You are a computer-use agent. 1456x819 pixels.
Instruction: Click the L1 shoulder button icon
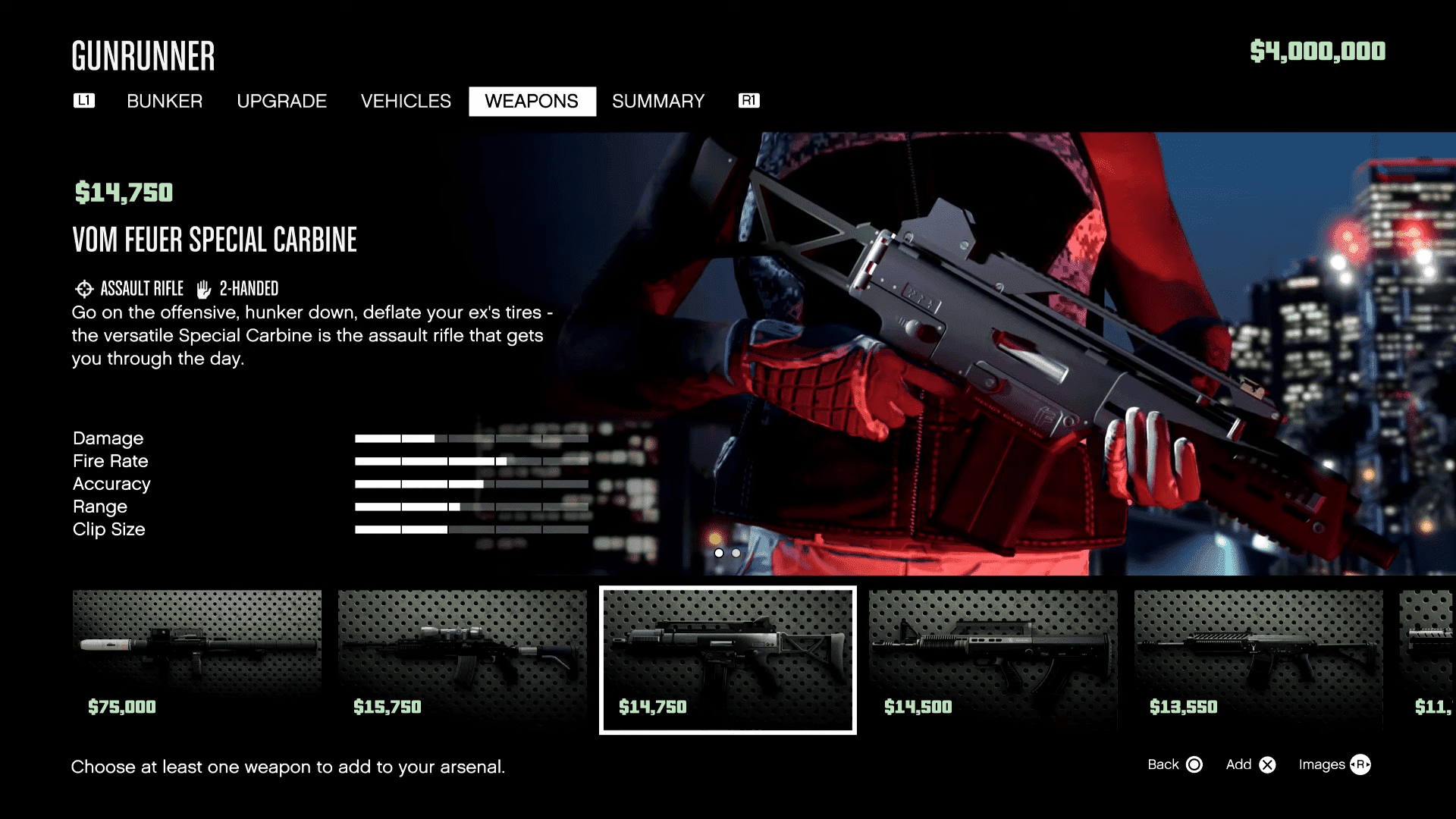pyautogui.click(x=83, y=100)
